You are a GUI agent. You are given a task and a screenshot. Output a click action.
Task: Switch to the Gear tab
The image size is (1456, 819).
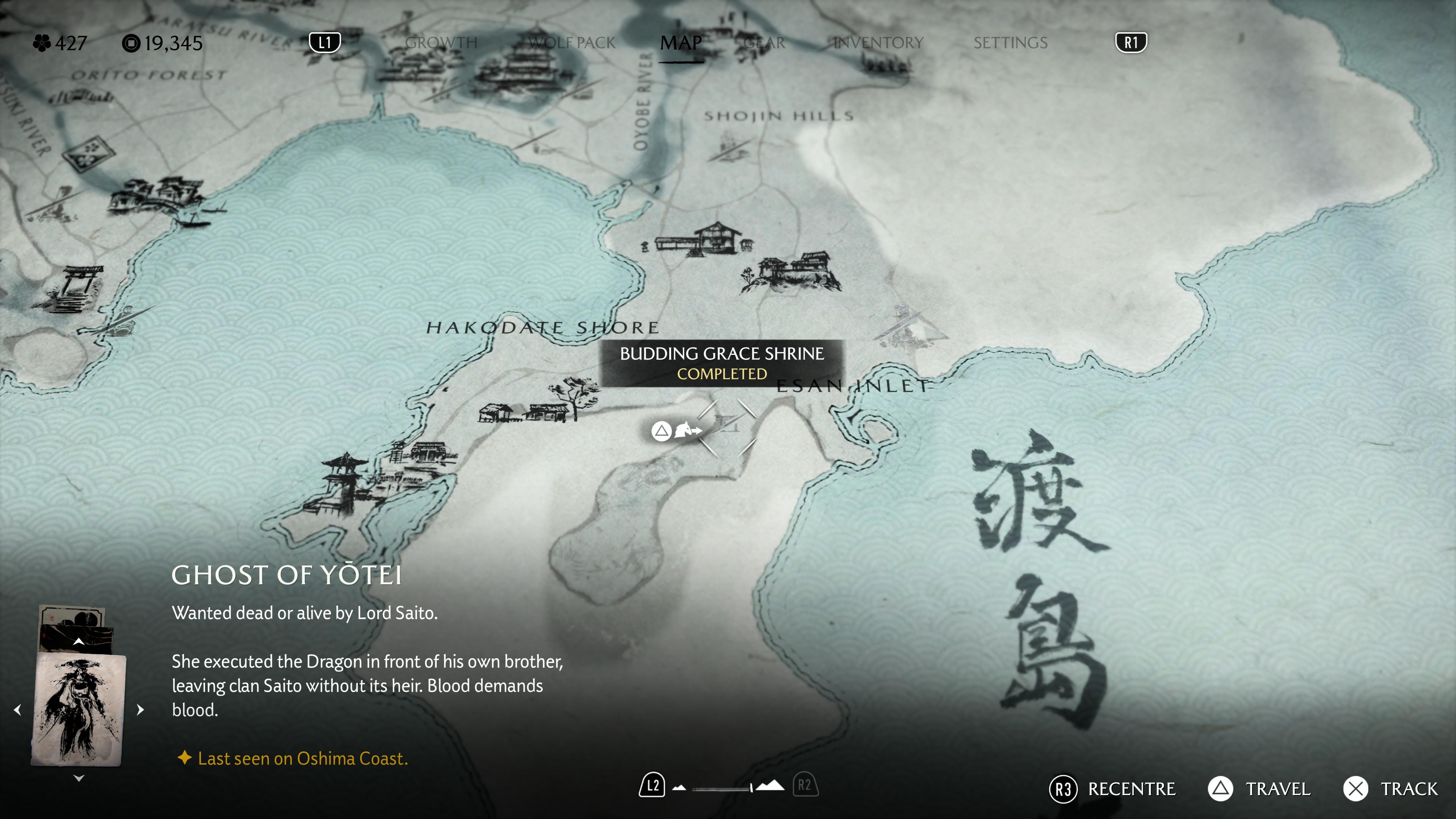[764, 43]
